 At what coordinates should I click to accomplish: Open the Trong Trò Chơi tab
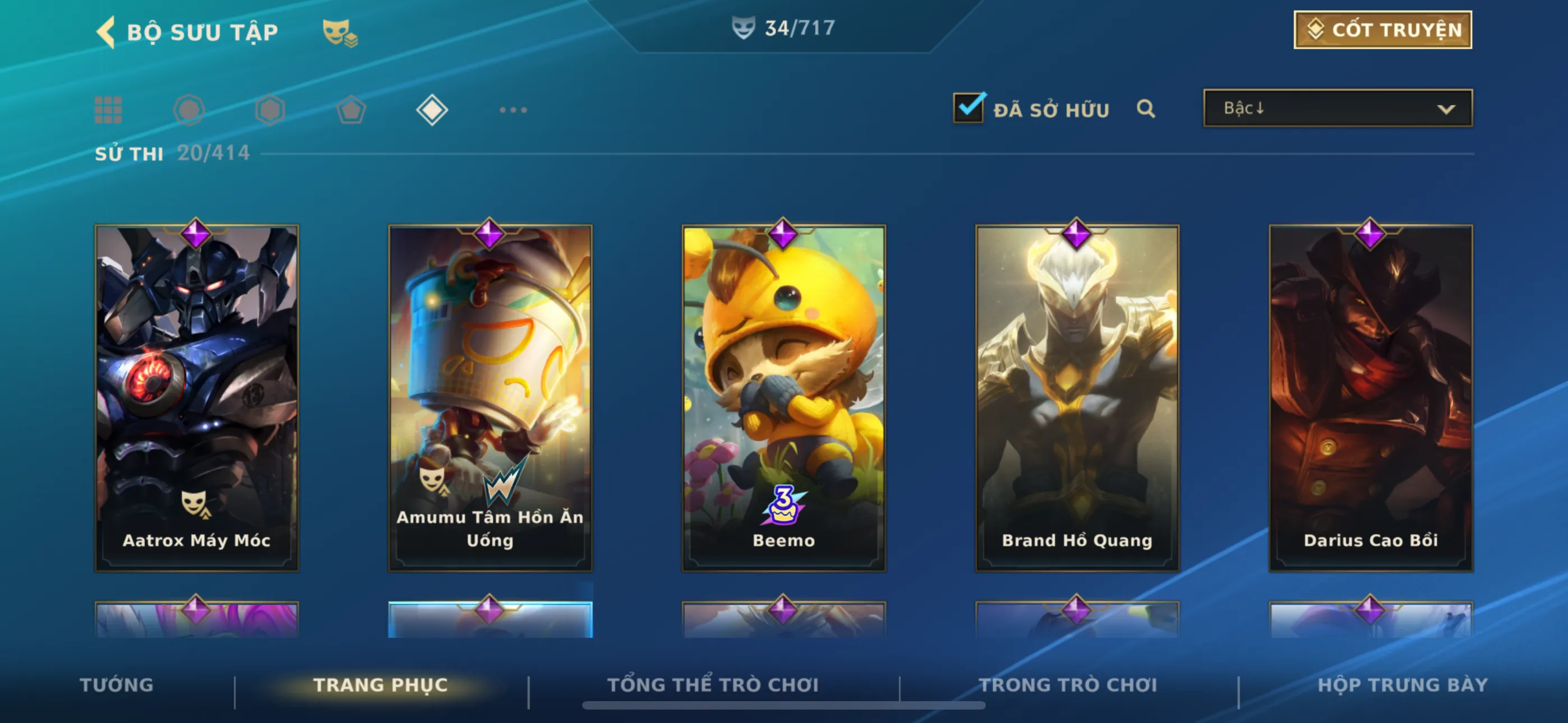[1068, 685]
